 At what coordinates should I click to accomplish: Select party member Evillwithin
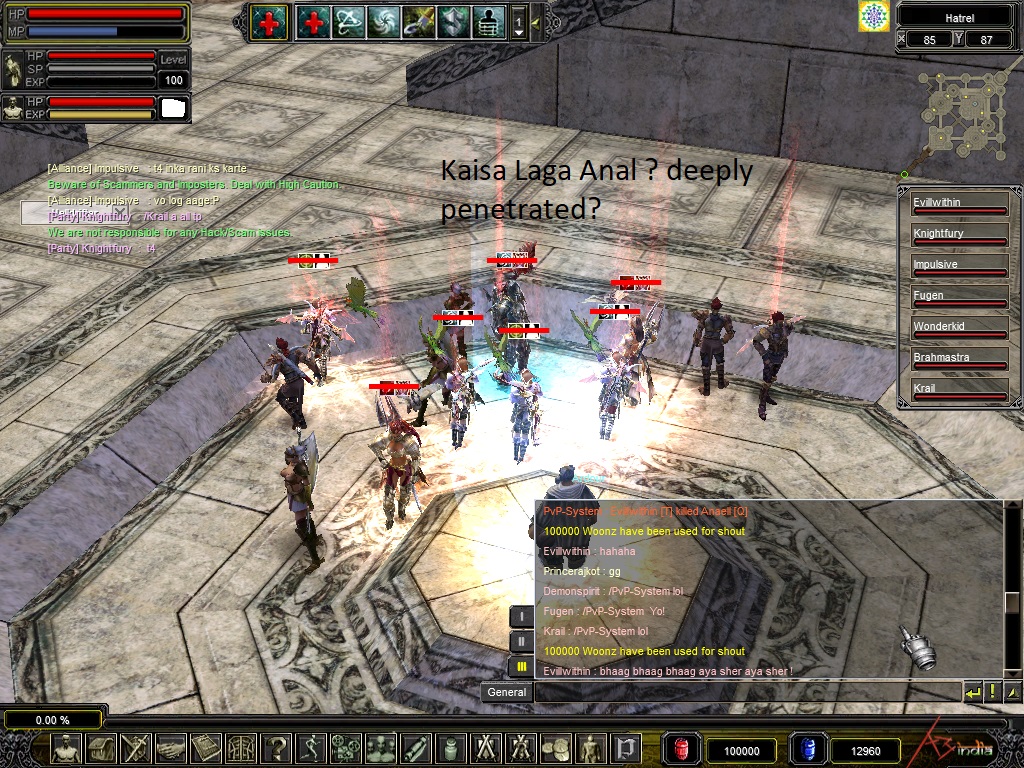[958, 205]
